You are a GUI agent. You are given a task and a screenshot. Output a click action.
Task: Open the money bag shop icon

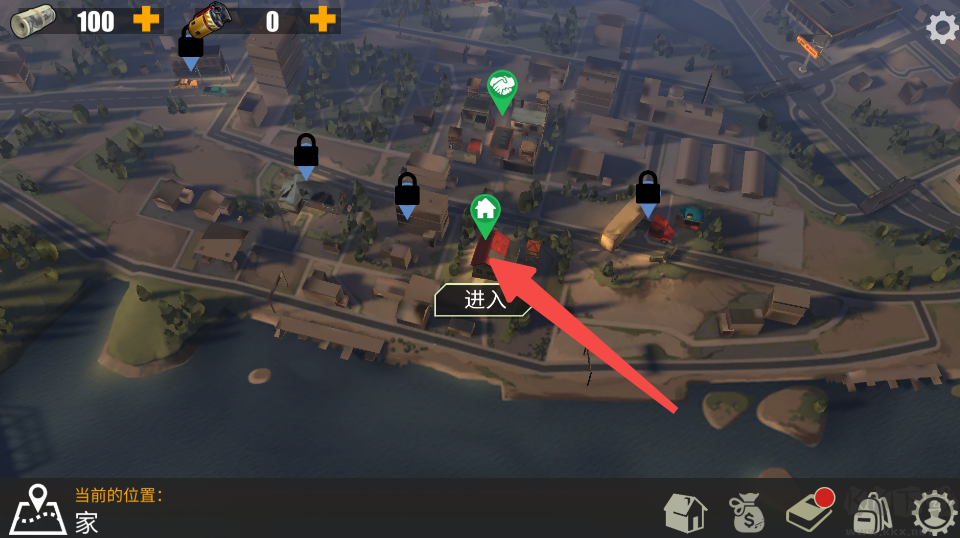pyautogui.click(x=746, y=513)
